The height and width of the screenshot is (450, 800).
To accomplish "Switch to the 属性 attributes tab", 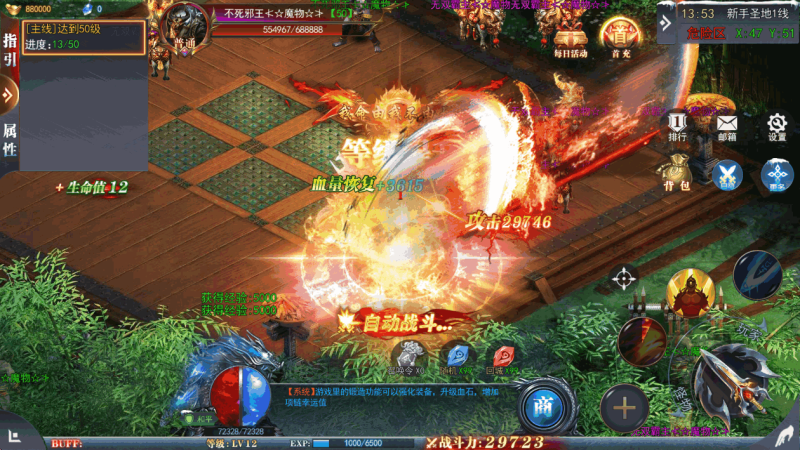I will click(x=10, y=140).
